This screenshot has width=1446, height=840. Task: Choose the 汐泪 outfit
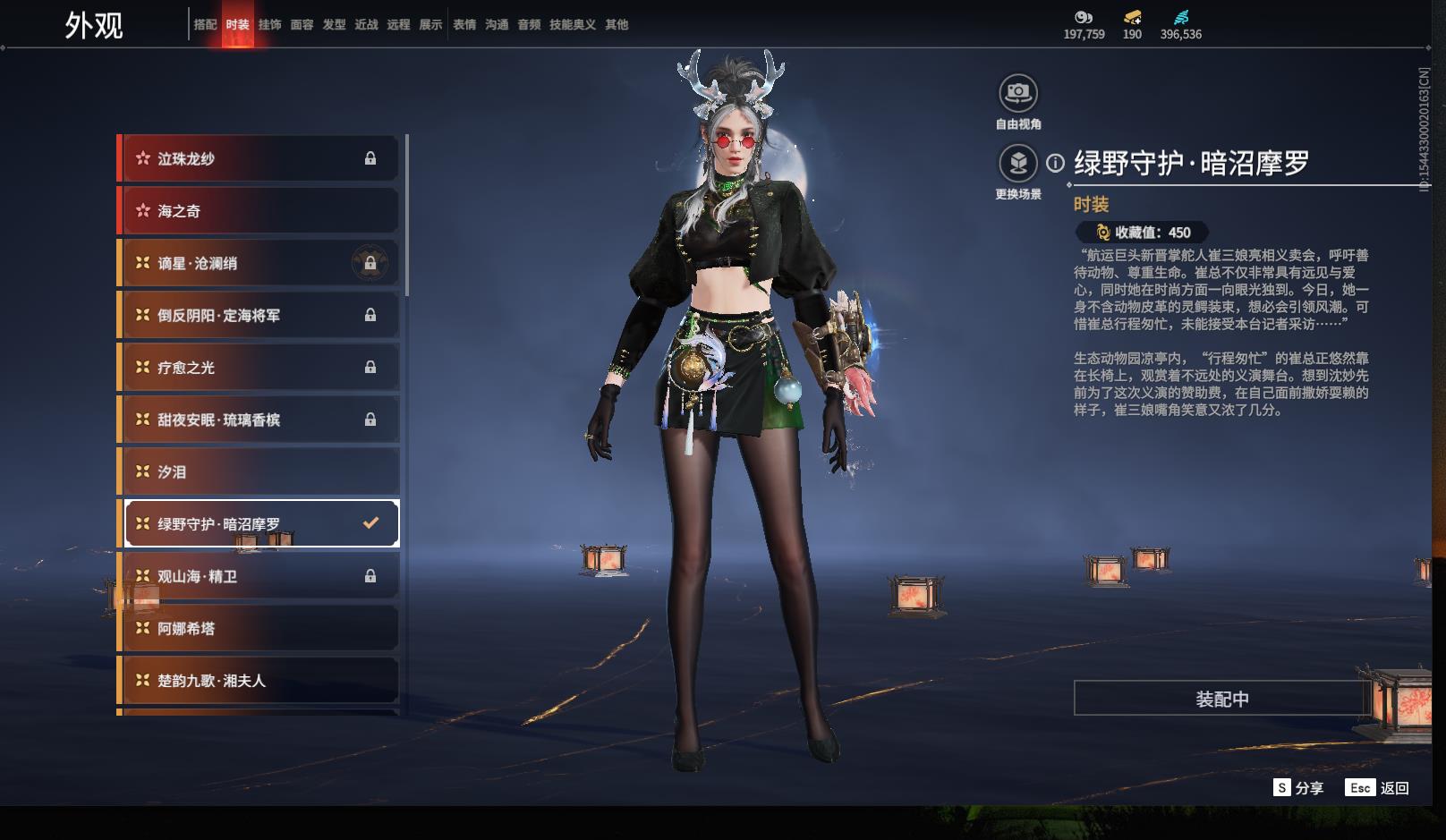point(259,472)
